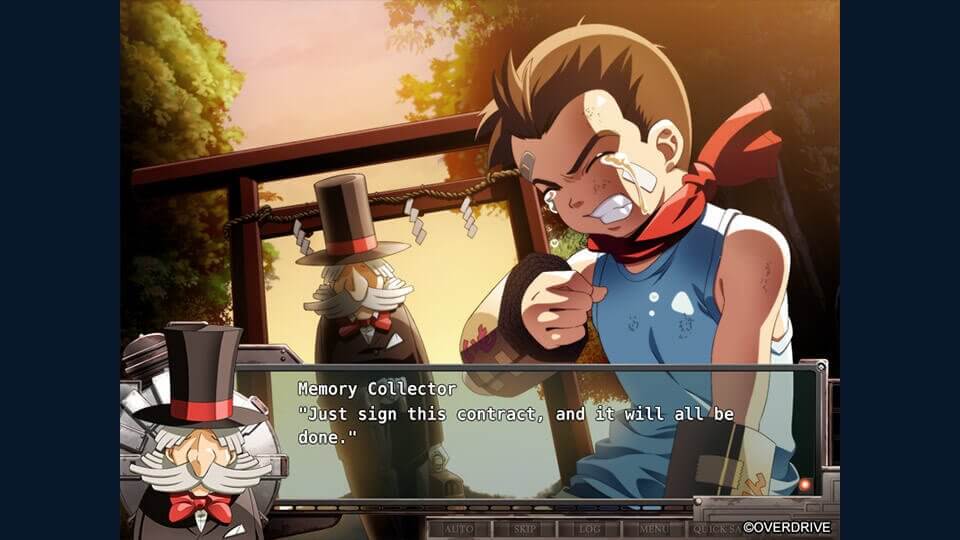Open the dialogue LOG
The height and width of the screenshot is (540, 960).
click(589, 528)
